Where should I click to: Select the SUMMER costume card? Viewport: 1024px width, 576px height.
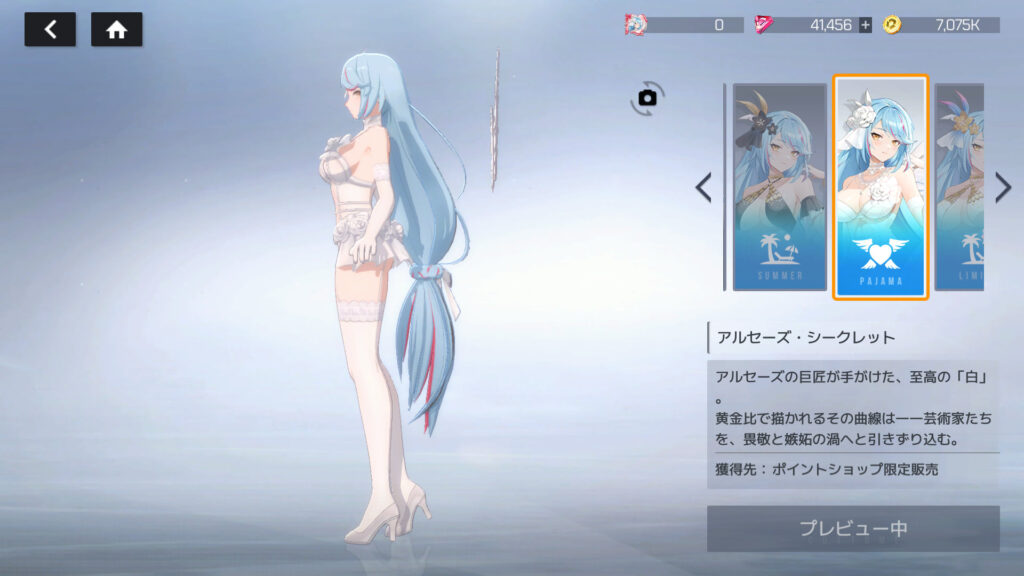pos(779,187)
